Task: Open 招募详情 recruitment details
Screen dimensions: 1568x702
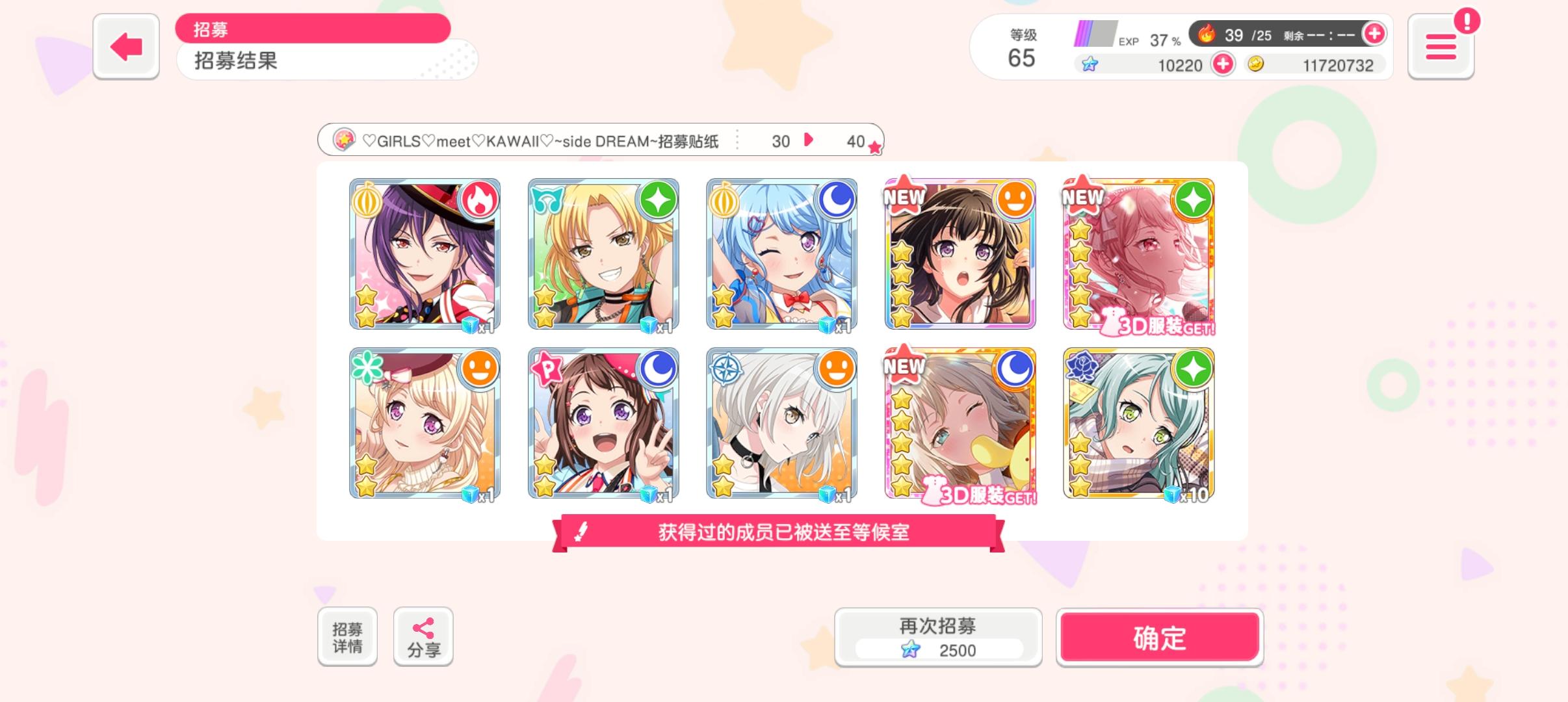Action: [348, 636]
